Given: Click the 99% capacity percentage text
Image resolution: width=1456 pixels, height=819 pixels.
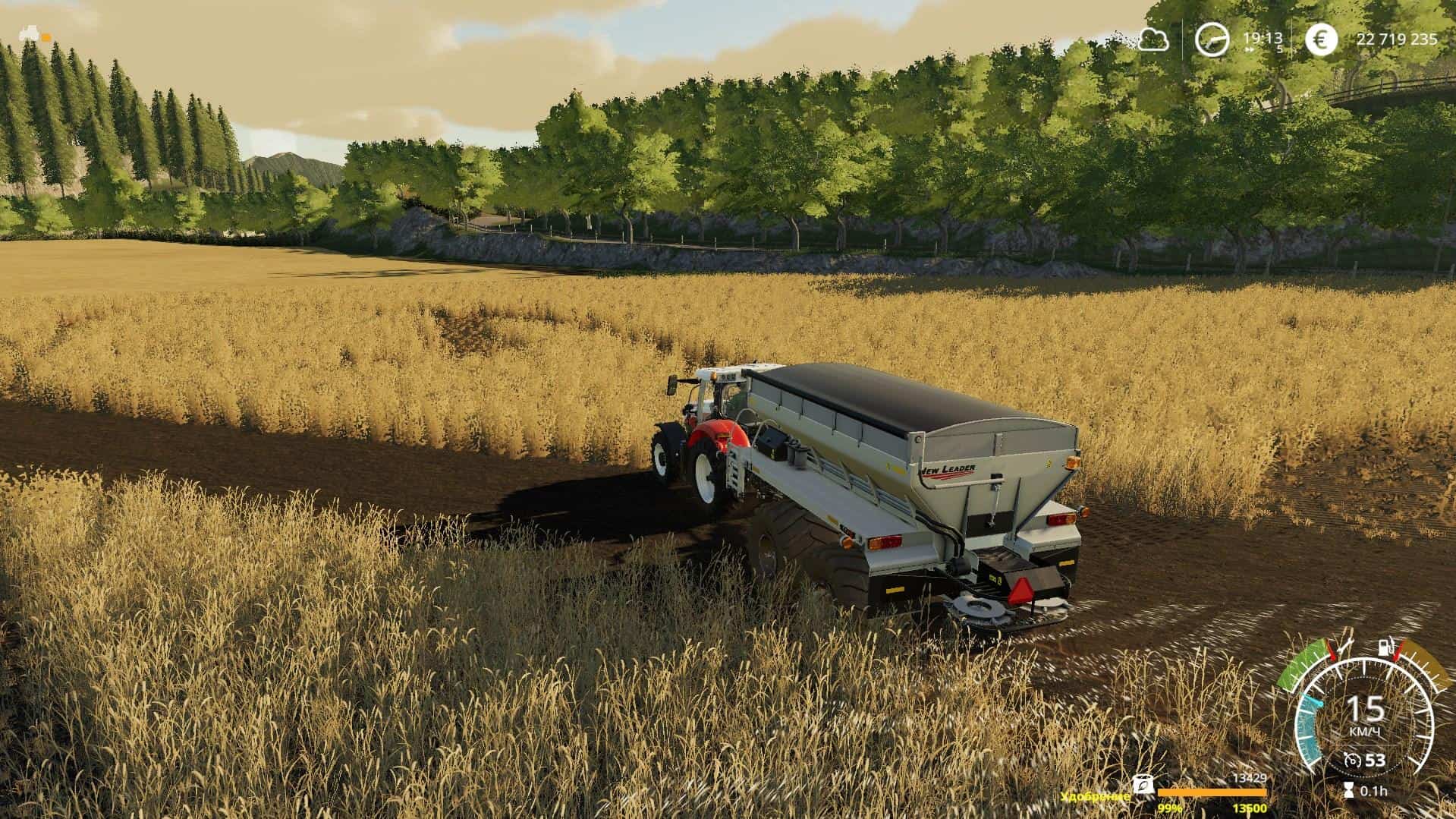Looking at the screenshot, I should [1171, 809].
